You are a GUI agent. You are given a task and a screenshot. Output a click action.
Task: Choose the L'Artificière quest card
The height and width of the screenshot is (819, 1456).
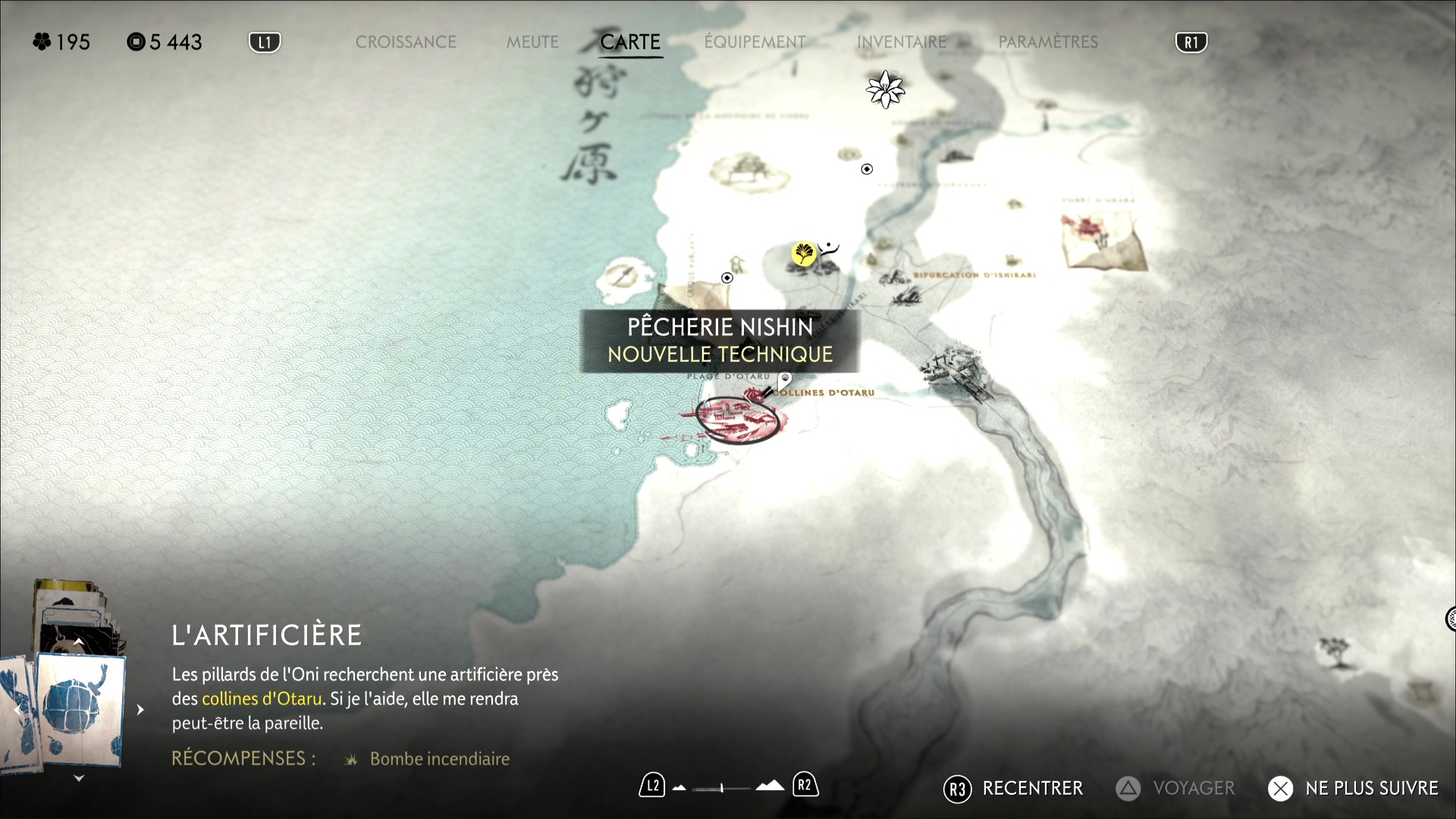pyautogui.click(x=80, y=709)
